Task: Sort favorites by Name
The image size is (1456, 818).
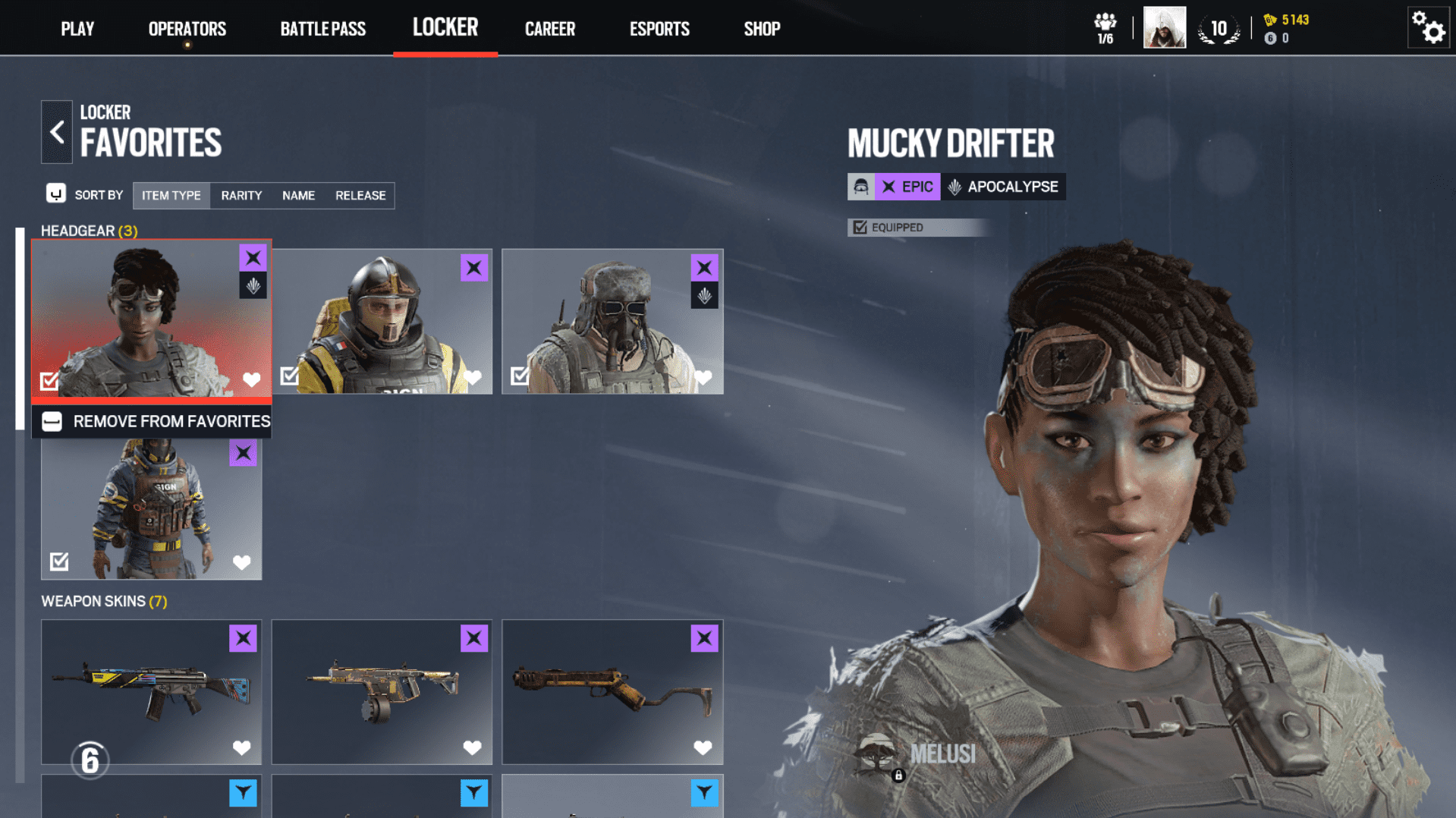Action: coord(298,196)
